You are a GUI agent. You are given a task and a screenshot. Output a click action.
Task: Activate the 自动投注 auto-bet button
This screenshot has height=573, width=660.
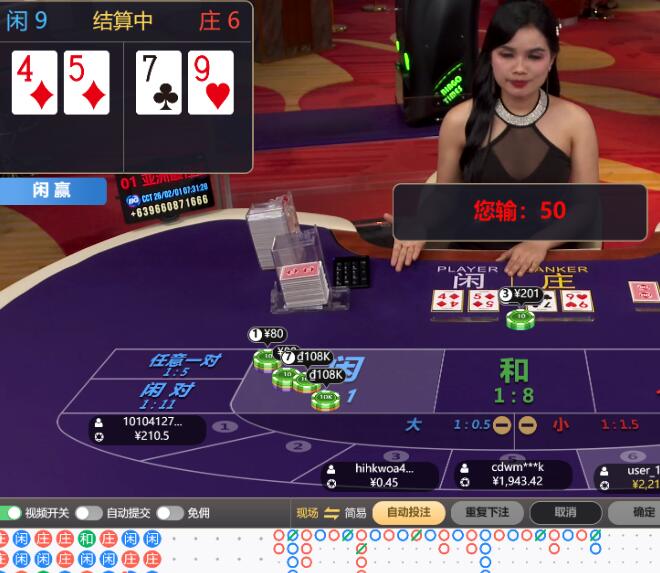pyautogui.click(x=408, y=512)
